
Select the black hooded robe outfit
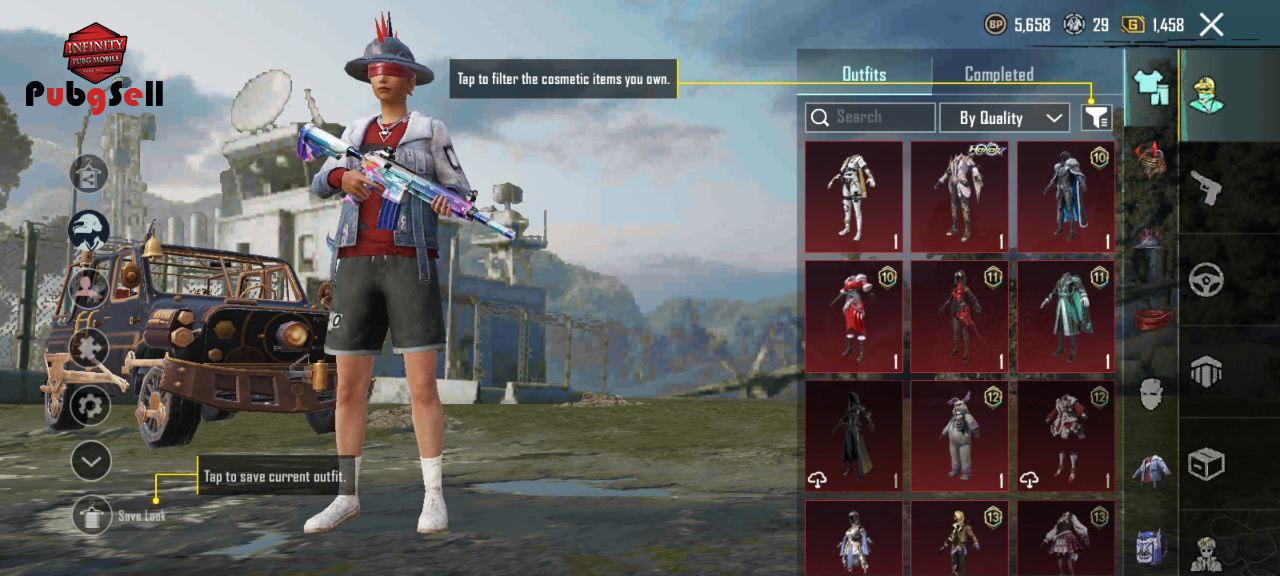[x=853, y=436]
